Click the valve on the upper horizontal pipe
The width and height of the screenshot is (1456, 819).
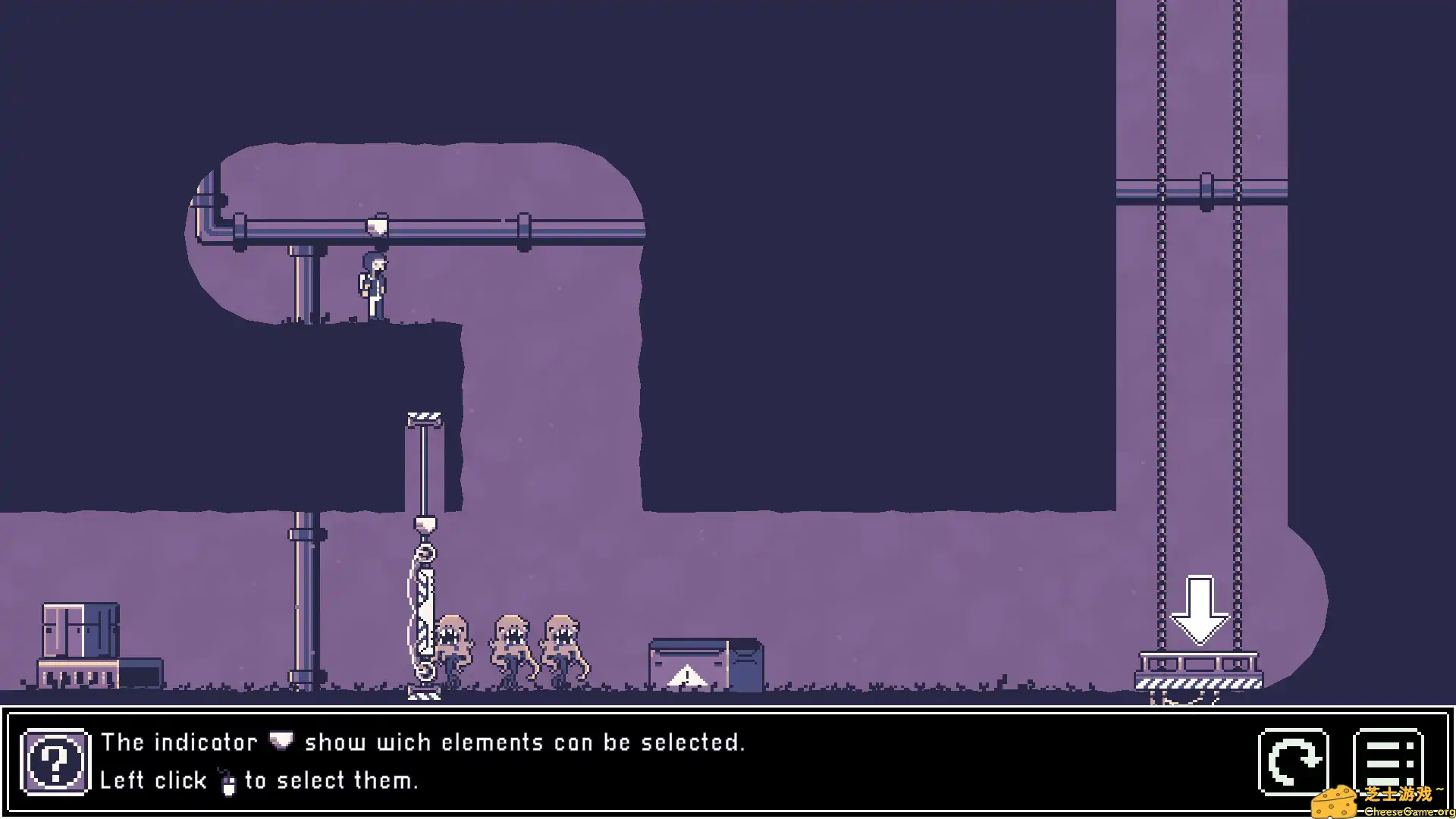377,225
